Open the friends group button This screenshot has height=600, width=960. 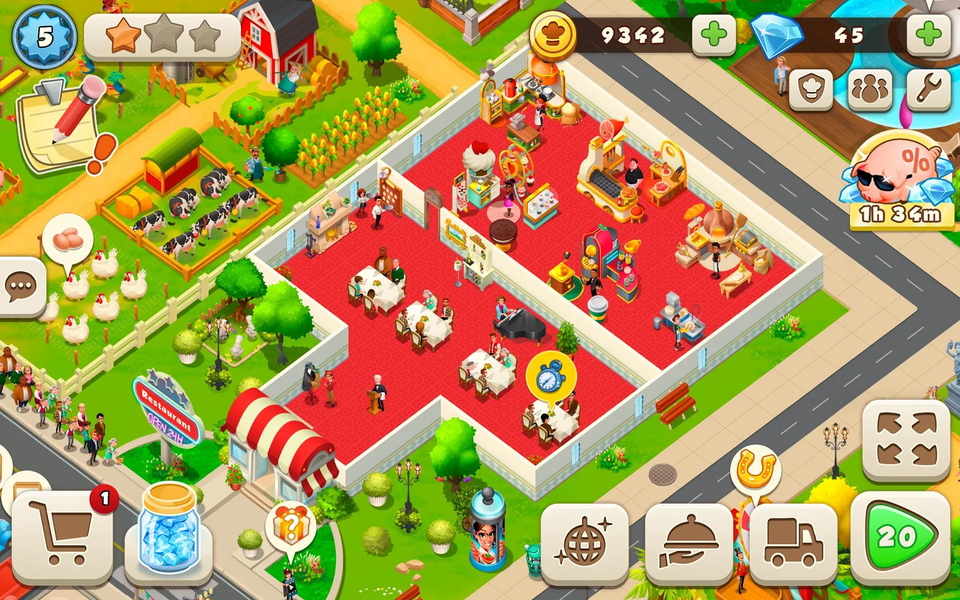pyautogui.click(x=869, y=90)
